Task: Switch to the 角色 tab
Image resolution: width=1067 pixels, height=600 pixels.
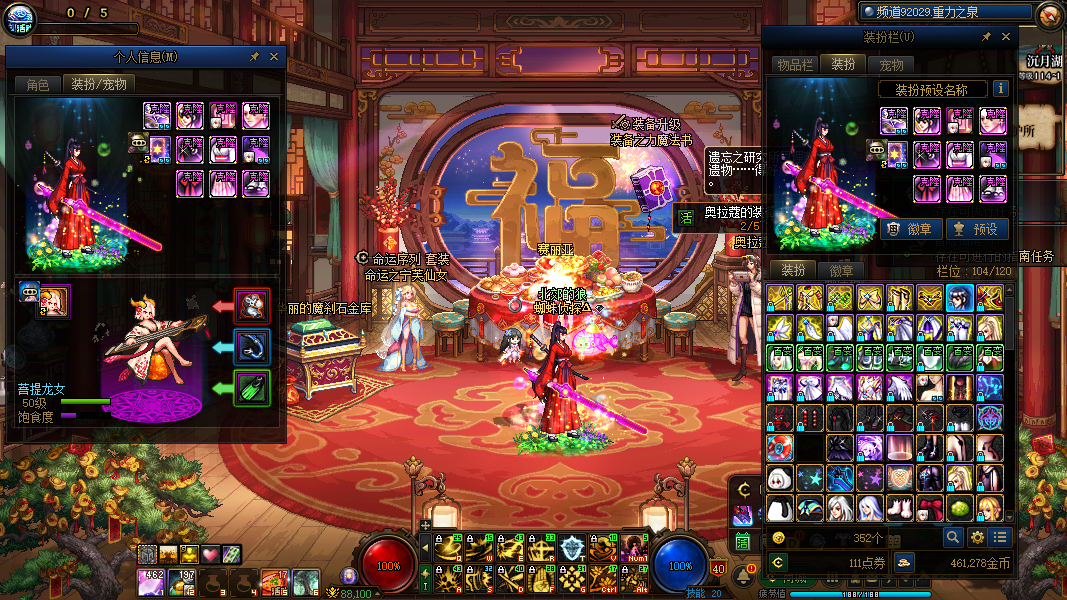Action: [38, 85]
